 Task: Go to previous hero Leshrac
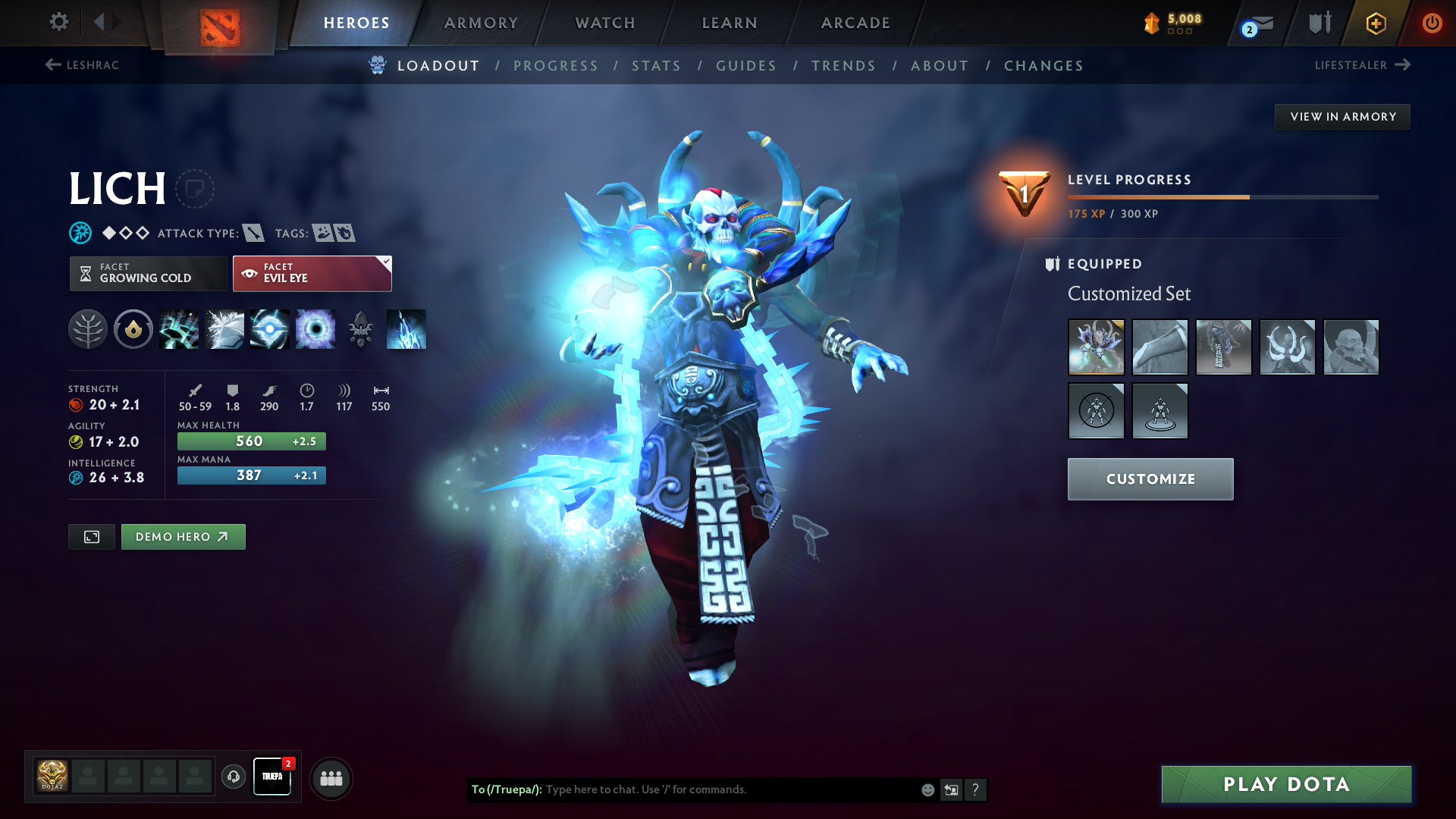[x=82, y=65]
